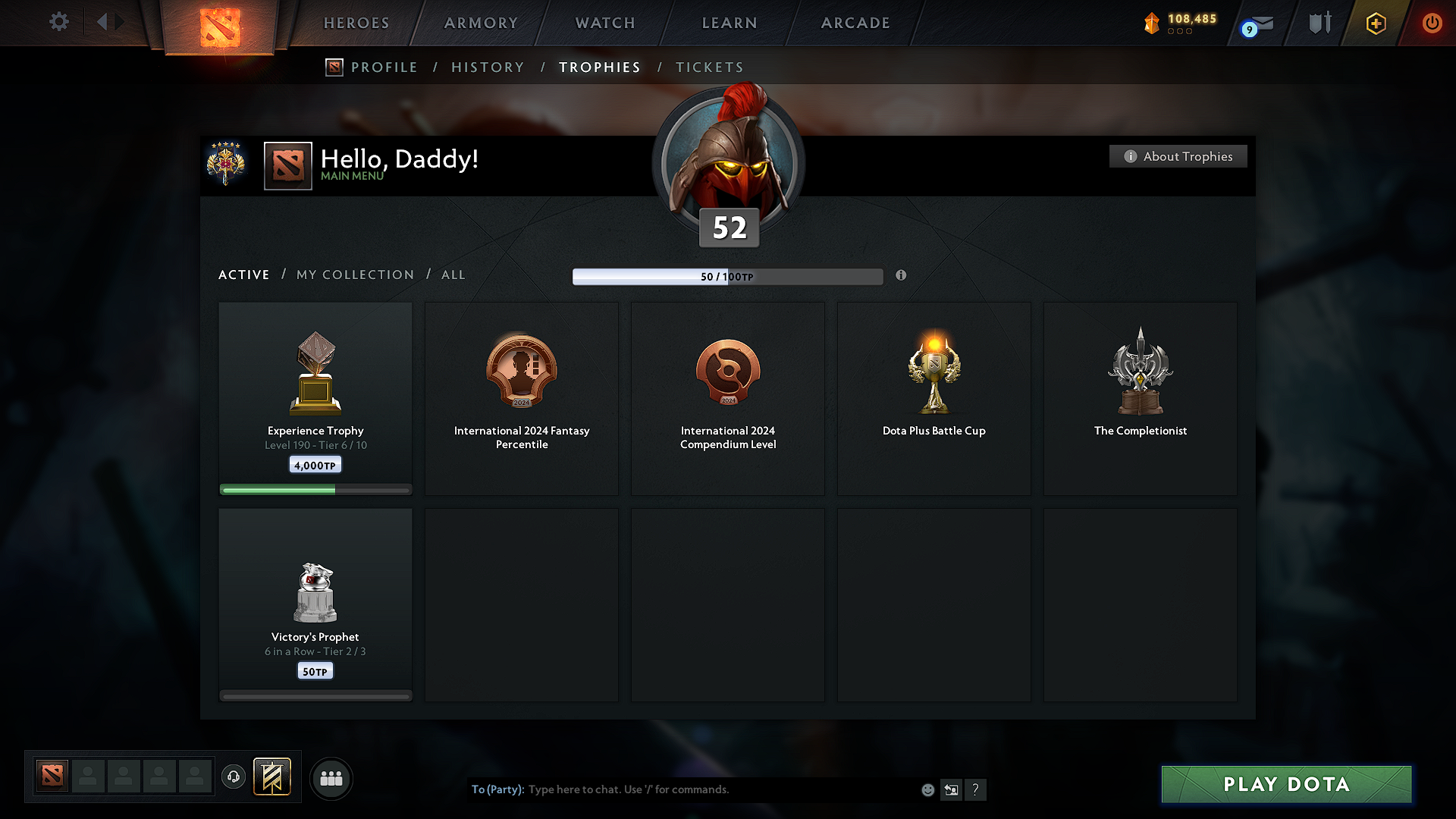
Task: Open the settings gear icon
Action: tap(58, 22)
